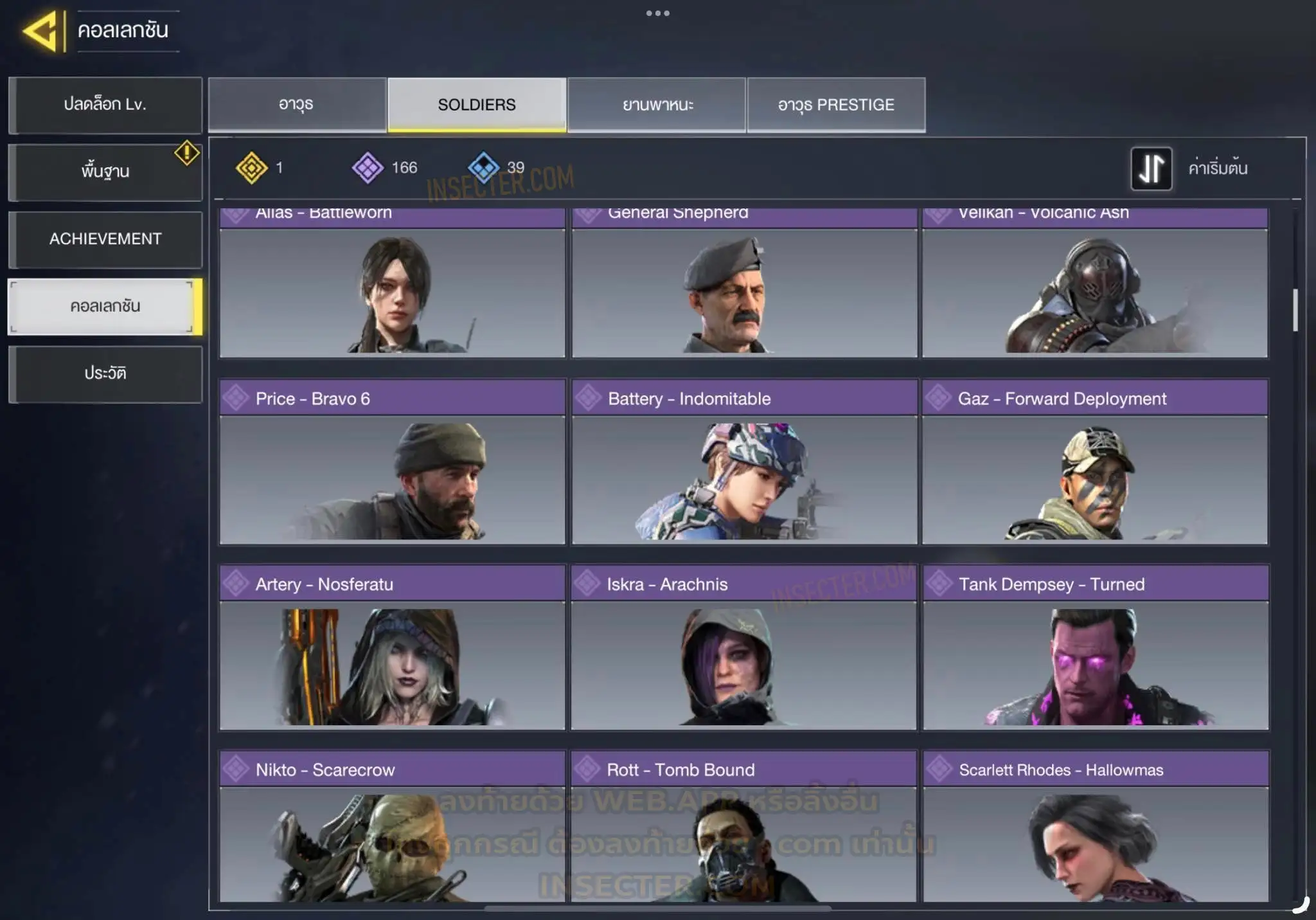This screenshot has height=920, width=1316.
Task: Select the พื้นฐาน menu entry
Action: click(x=105, y=172)
